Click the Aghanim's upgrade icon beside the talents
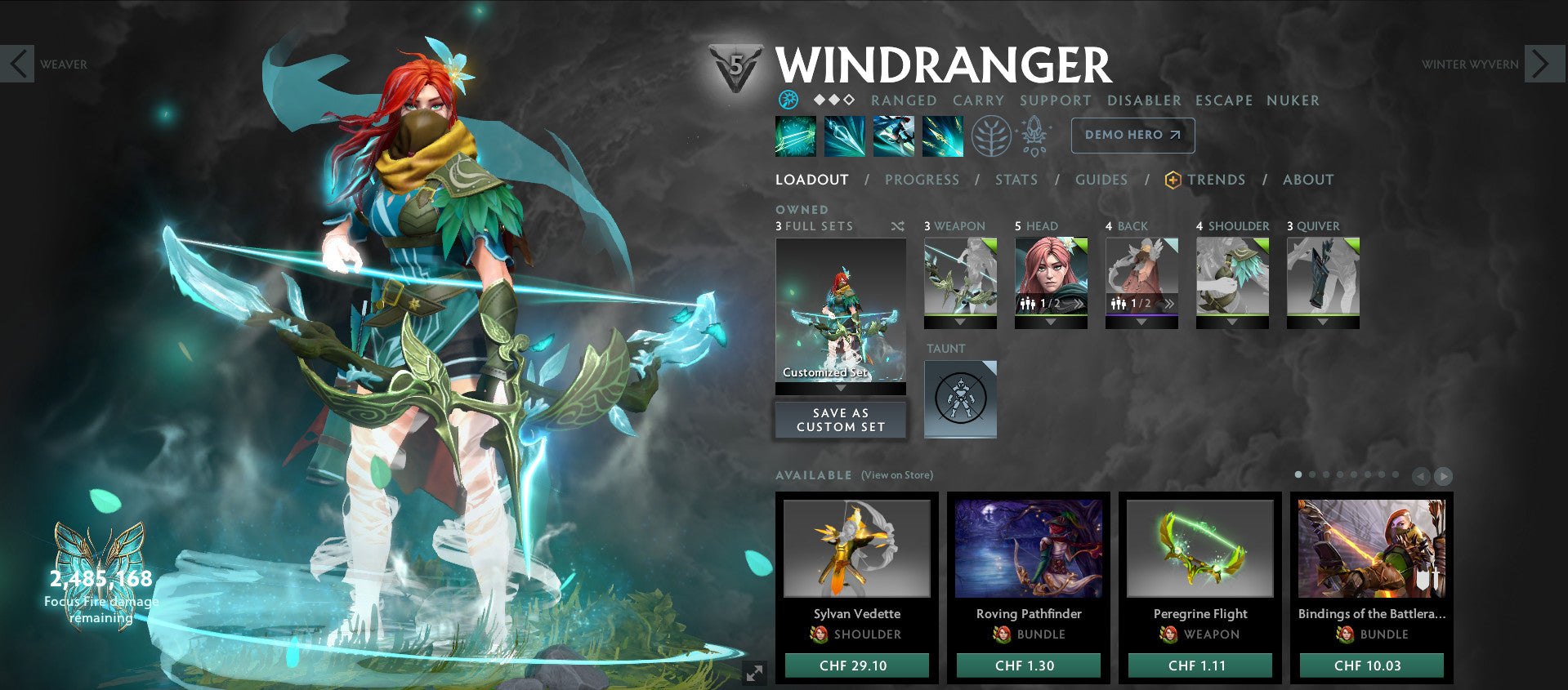 [1034, 136]
